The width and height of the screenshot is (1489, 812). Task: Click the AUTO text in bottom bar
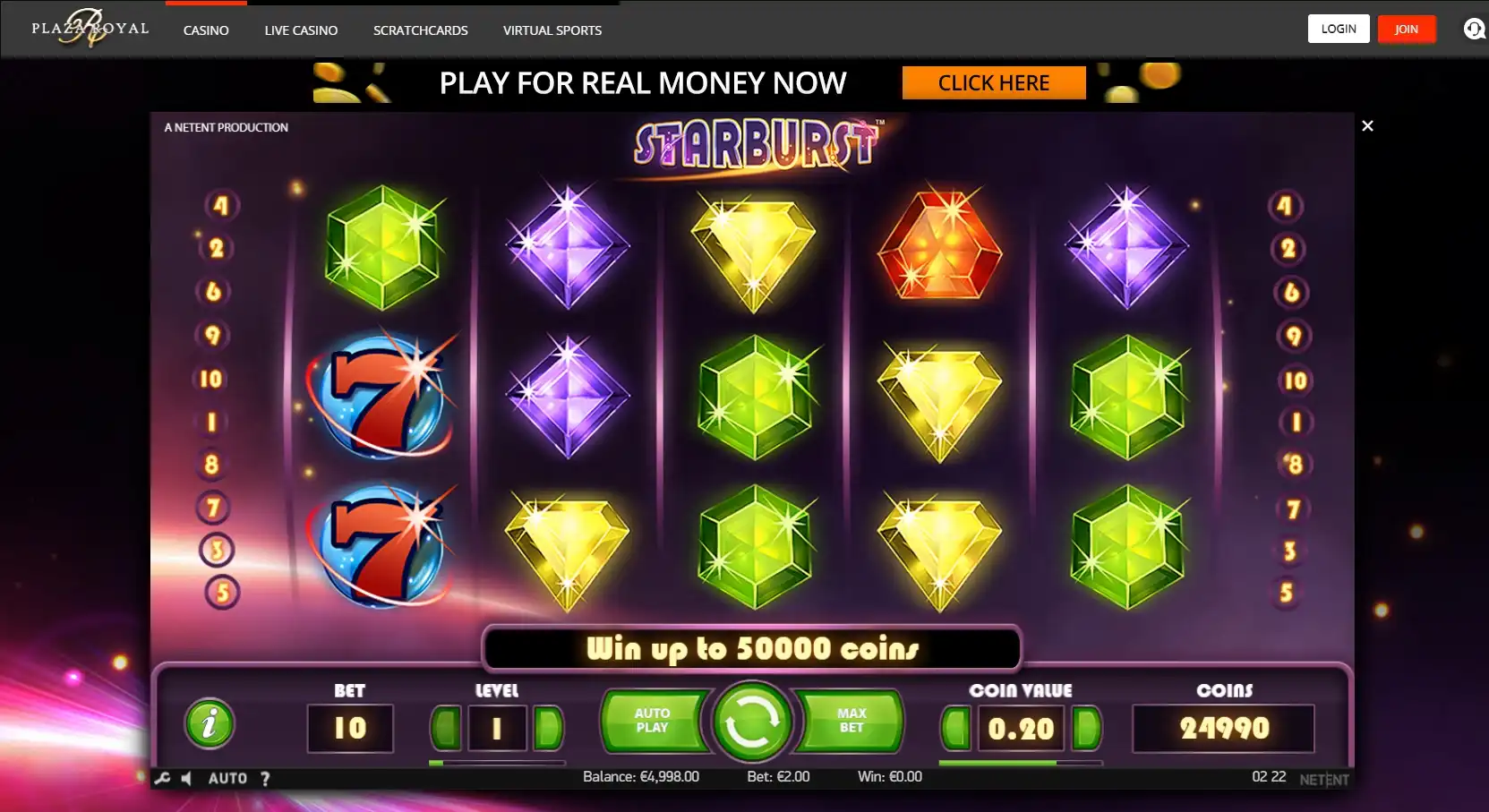coord(227,778)
